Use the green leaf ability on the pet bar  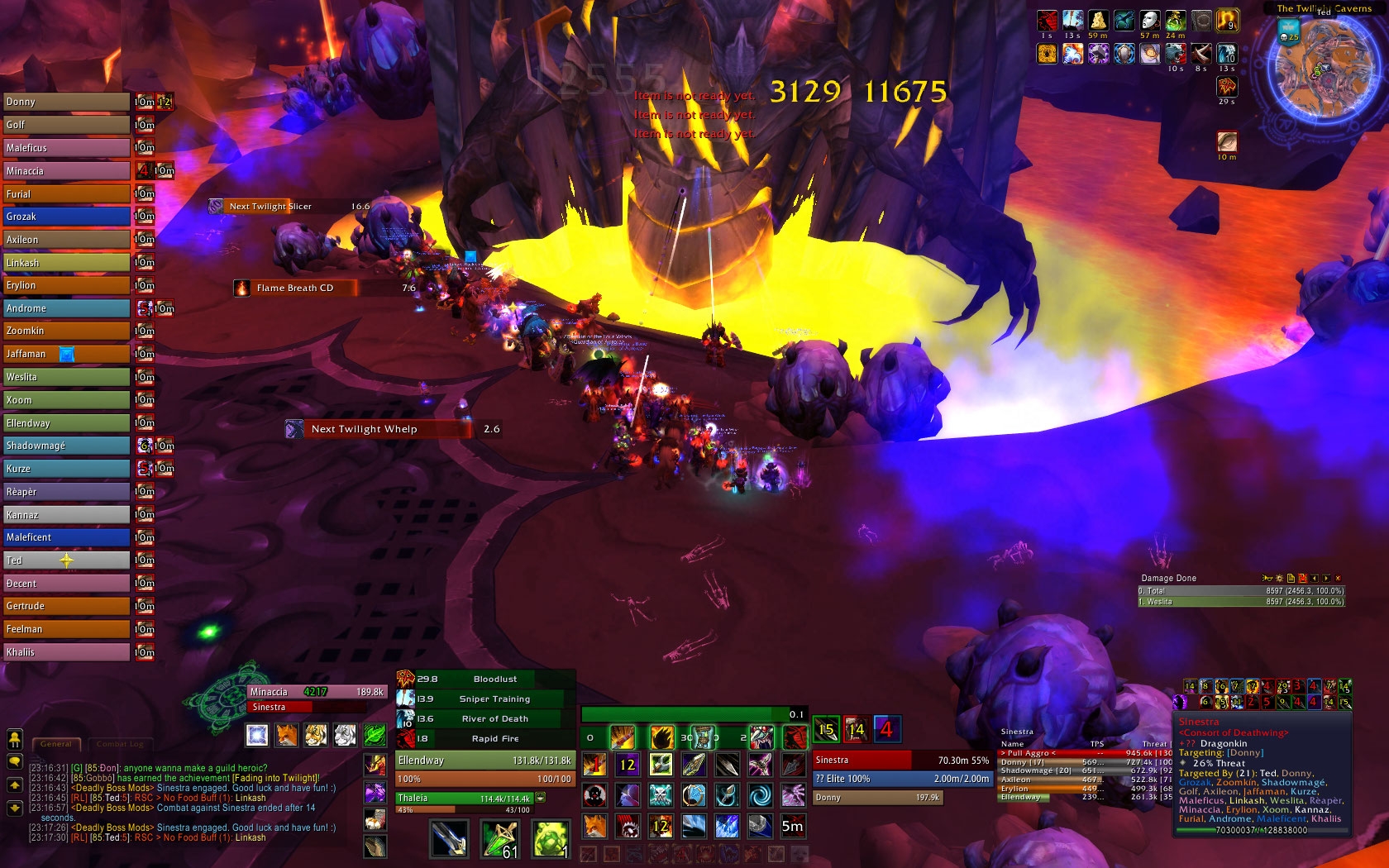[x=375, y=734]
